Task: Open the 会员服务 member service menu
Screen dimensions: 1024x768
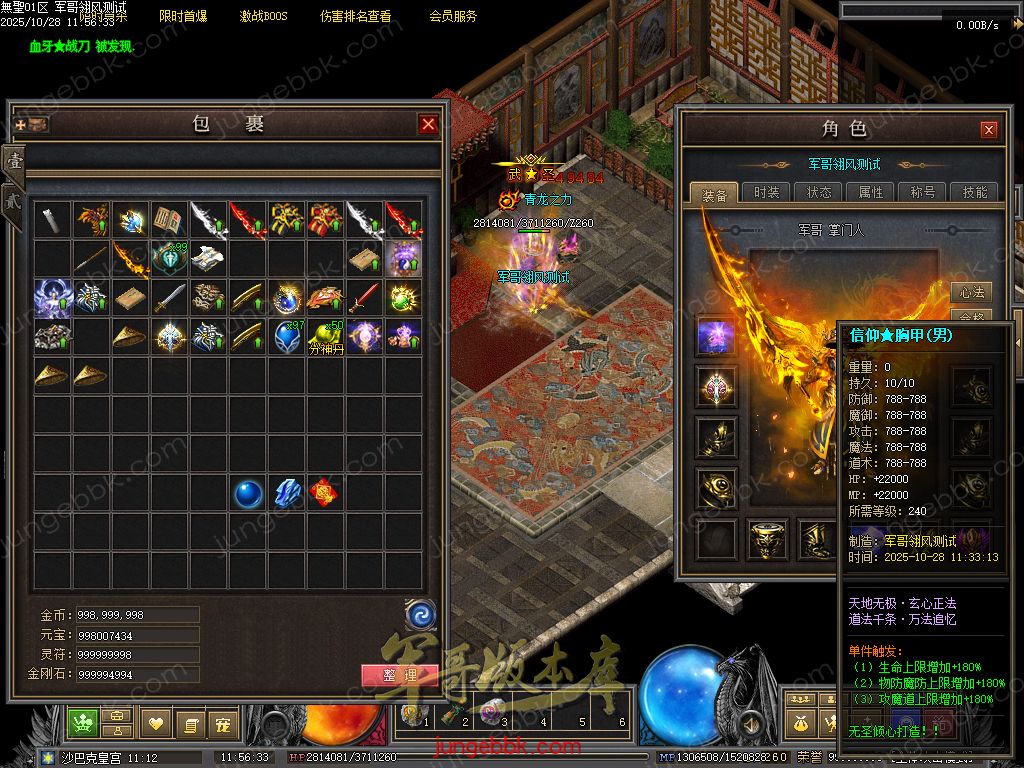Action: (453, 17)
